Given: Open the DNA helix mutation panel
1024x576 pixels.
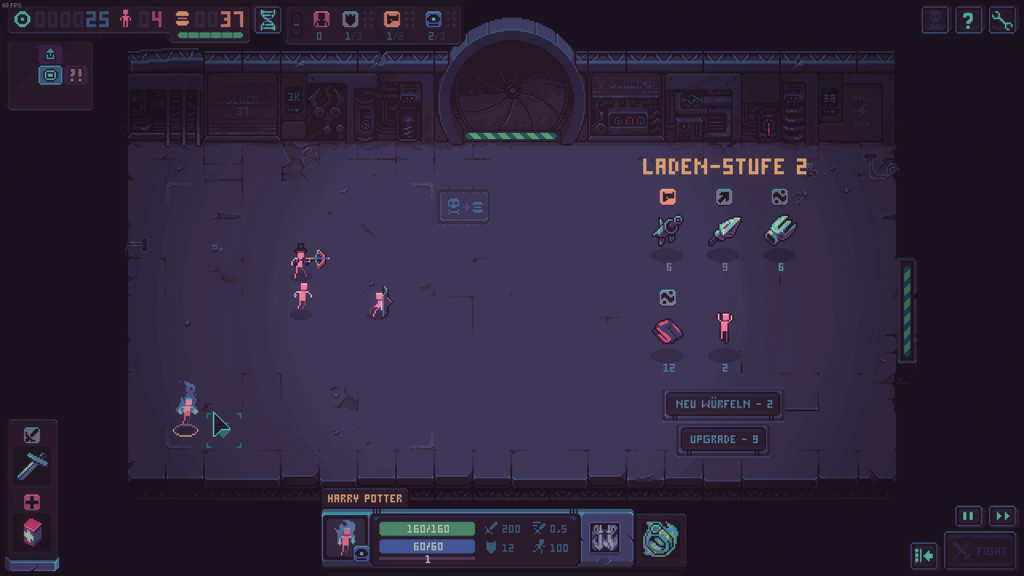Looking at the screenshot, I should click(268, 20).
